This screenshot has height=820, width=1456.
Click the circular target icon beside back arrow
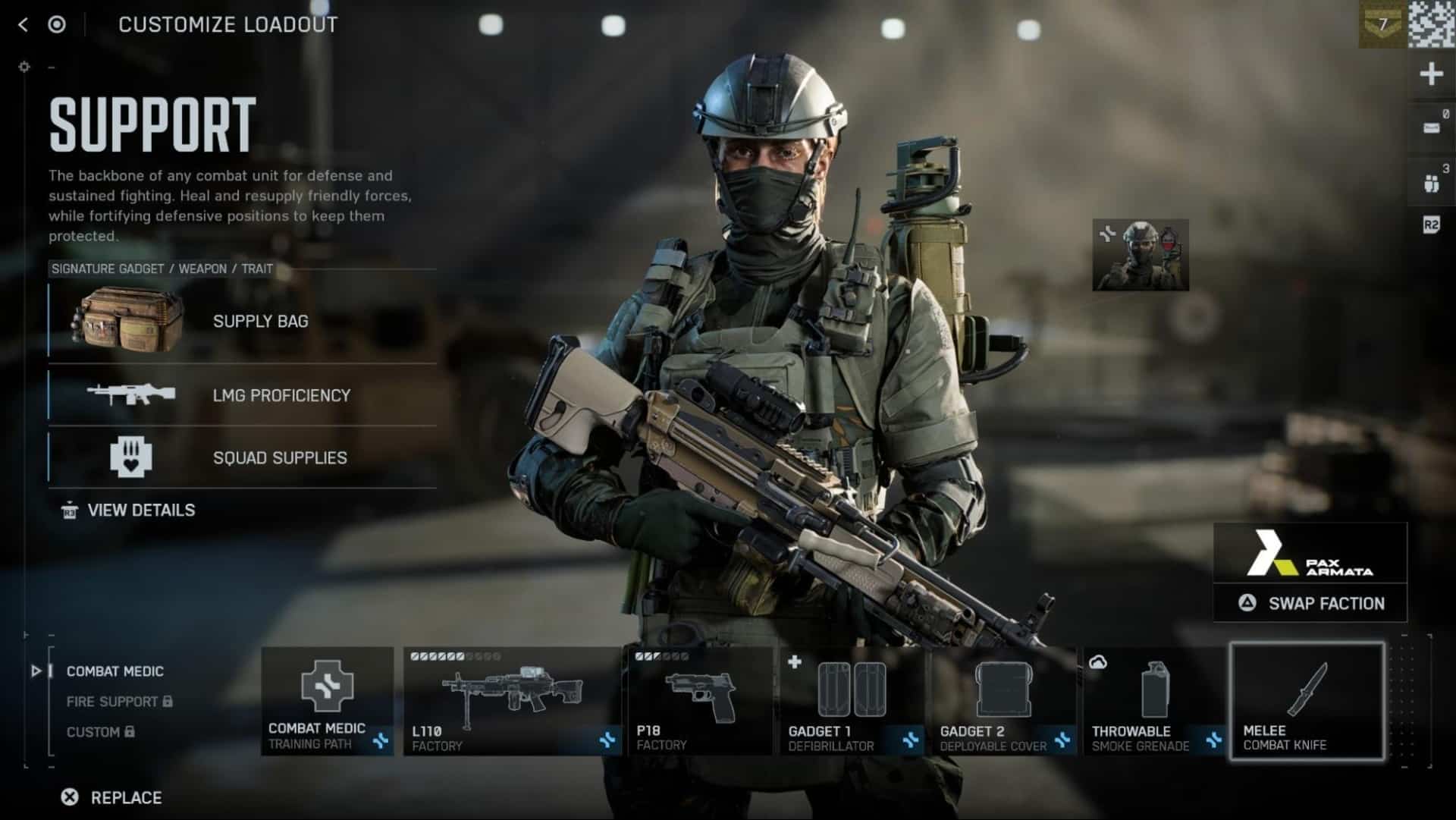57,25
